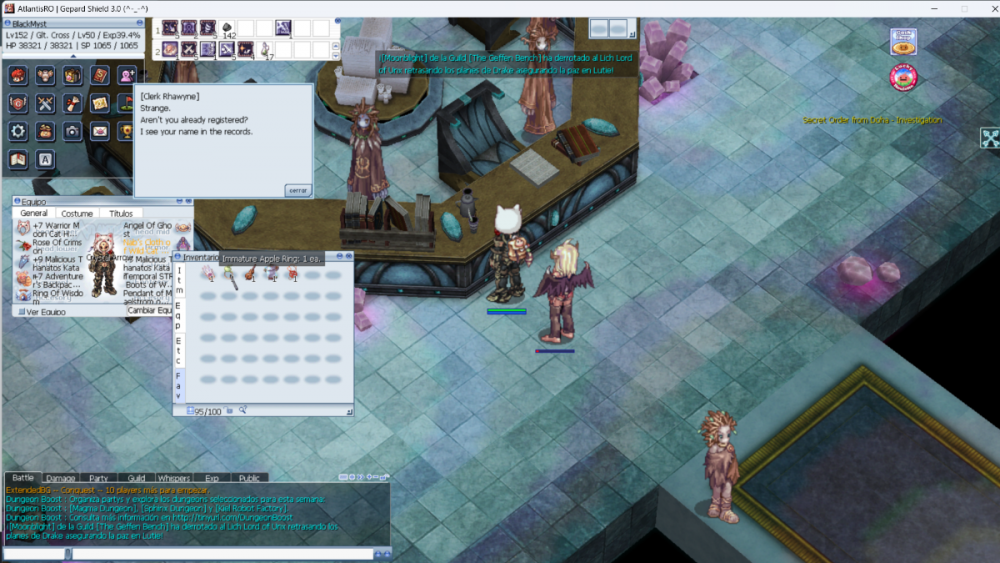Close the Inventario window

tap(349, 257)
